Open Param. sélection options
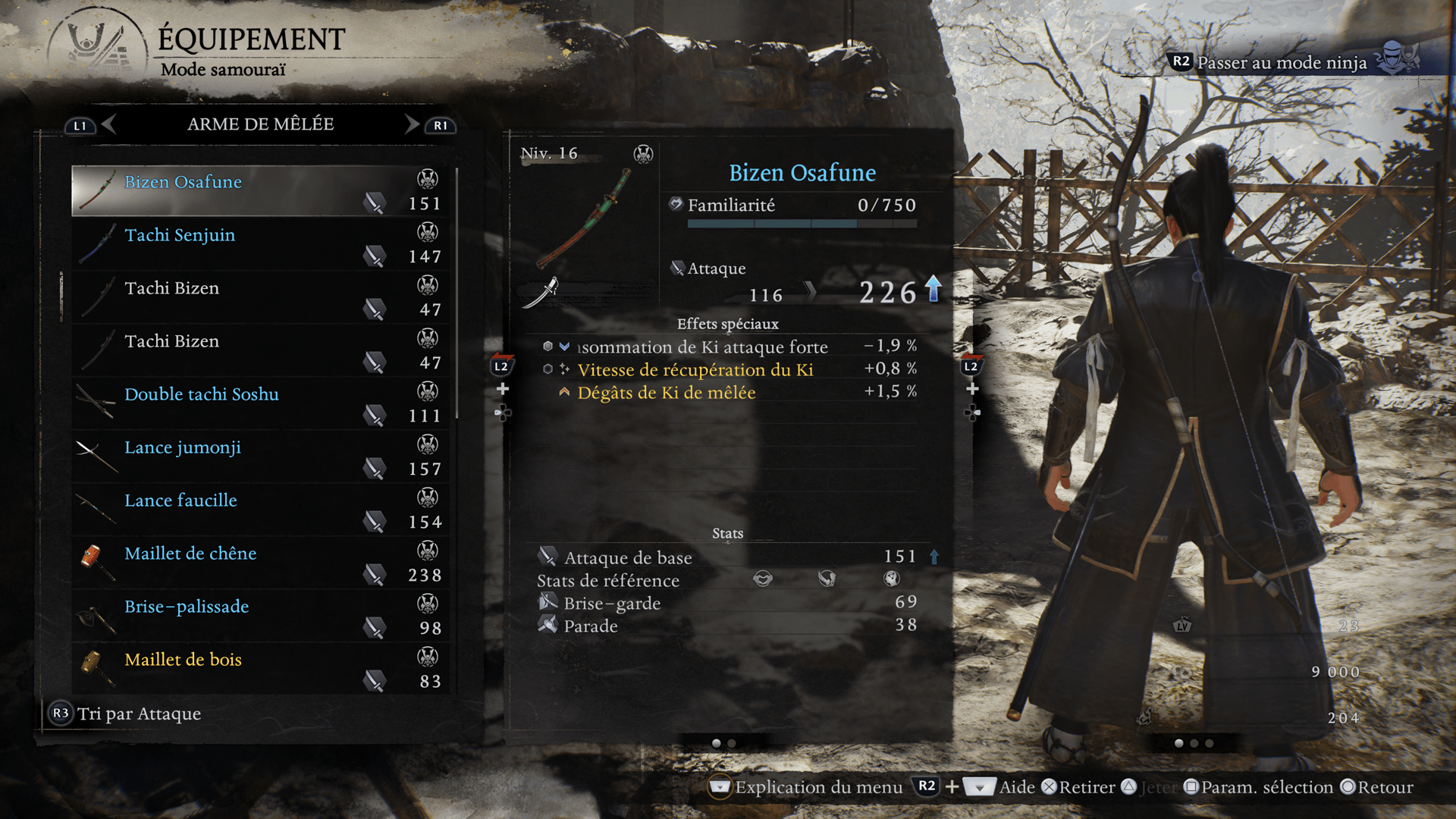The image size is (1456, 819). coord(1259,787)
